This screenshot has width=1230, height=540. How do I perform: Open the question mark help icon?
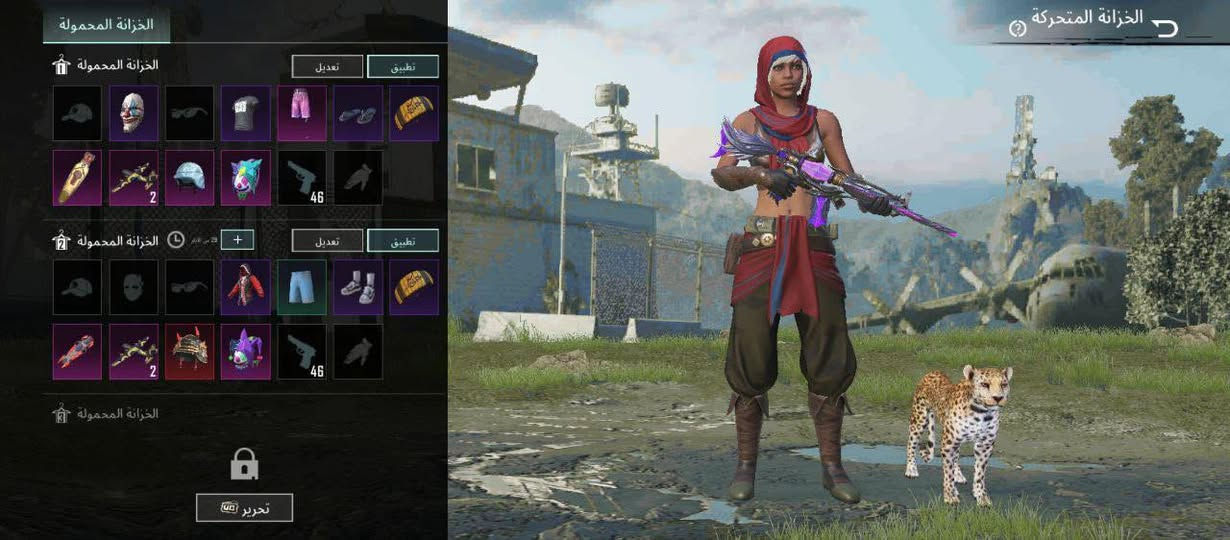coord(1017,28)
